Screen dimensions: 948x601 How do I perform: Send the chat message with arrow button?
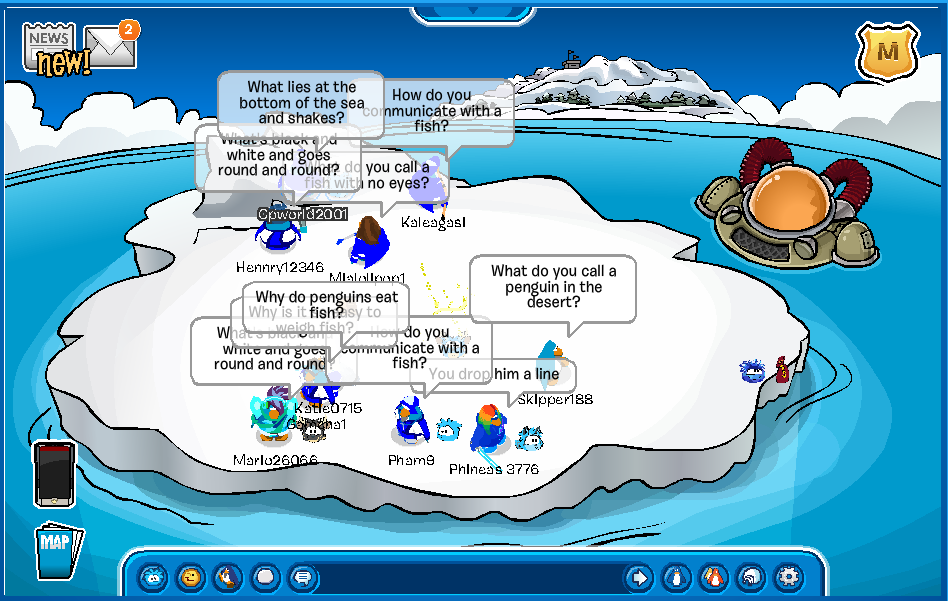click(x=638, y=577)
